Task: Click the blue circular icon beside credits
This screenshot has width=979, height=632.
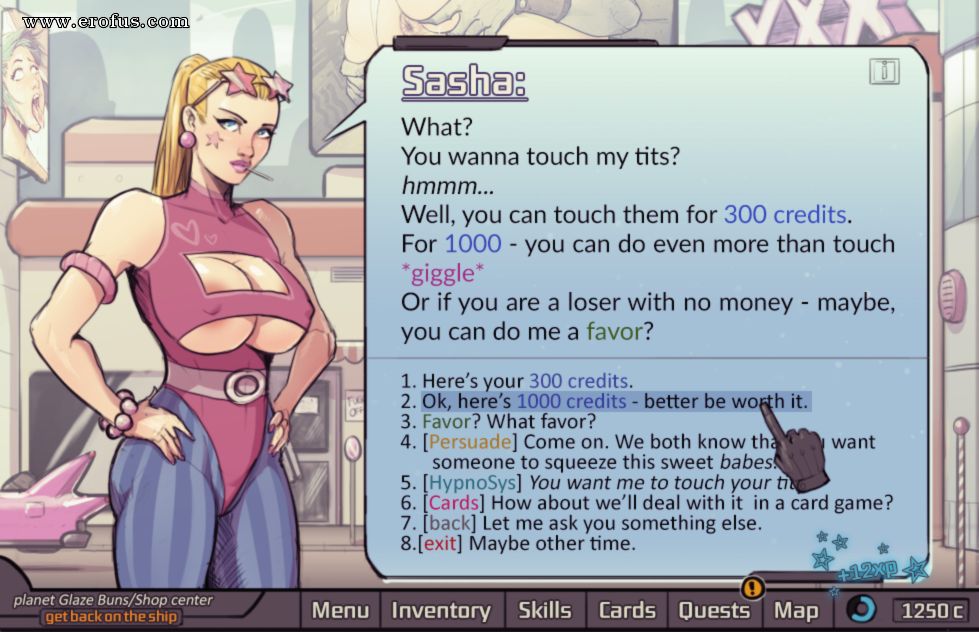Action: pos(861,609)
